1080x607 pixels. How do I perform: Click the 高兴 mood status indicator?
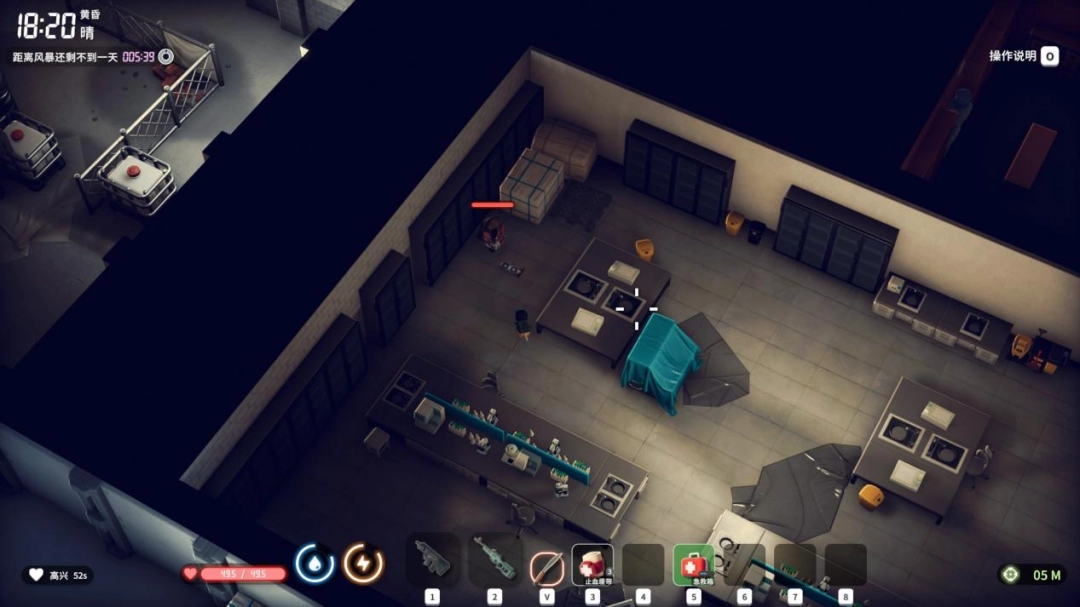pyautogui.click(x=57, y=575)
